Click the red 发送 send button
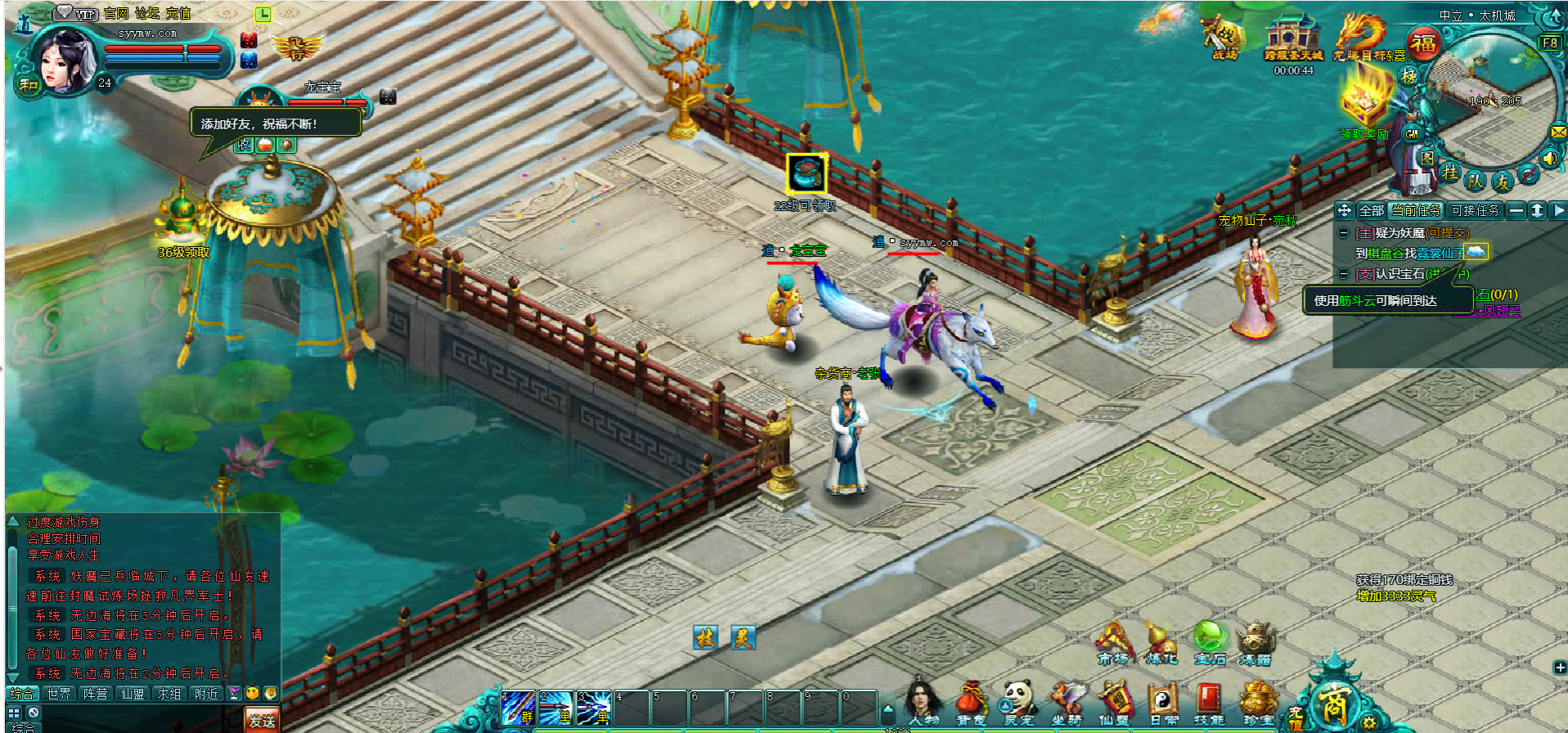This screenshot has width=1568, height=733. (262, 721)
